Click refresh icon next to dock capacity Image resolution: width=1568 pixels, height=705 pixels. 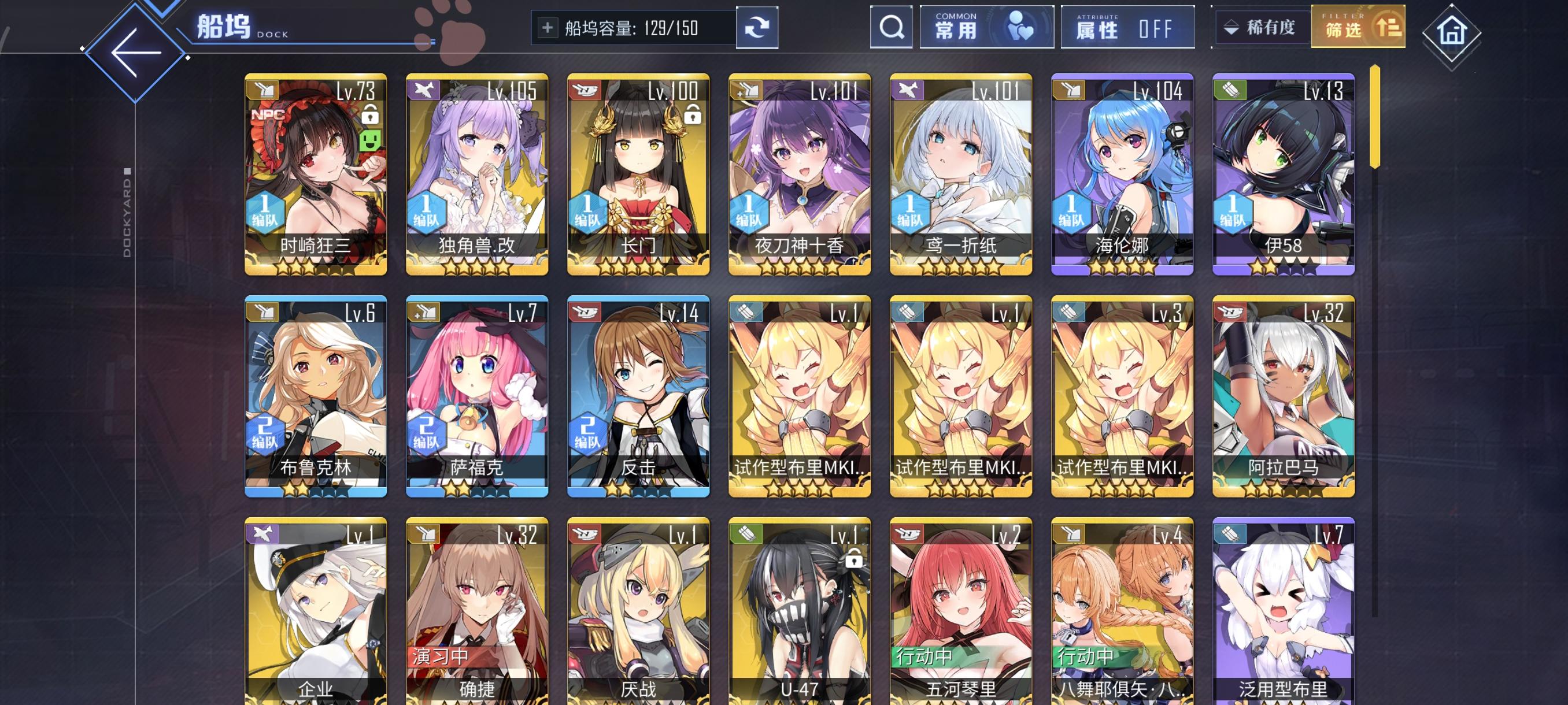(x=757, y=28)
